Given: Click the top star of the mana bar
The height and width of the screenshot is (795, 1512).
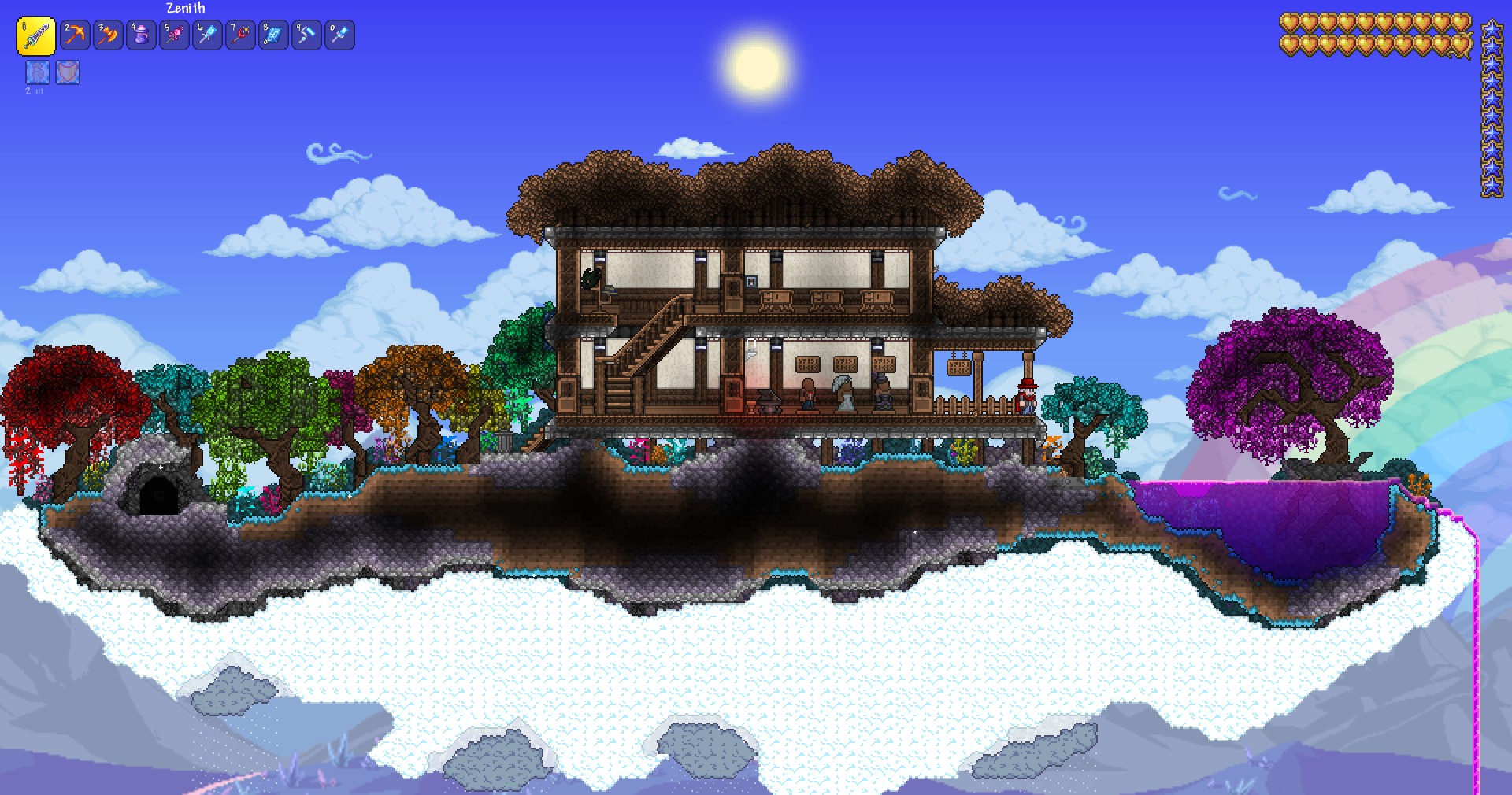Looking at the screenshot, I should 1492,31.
